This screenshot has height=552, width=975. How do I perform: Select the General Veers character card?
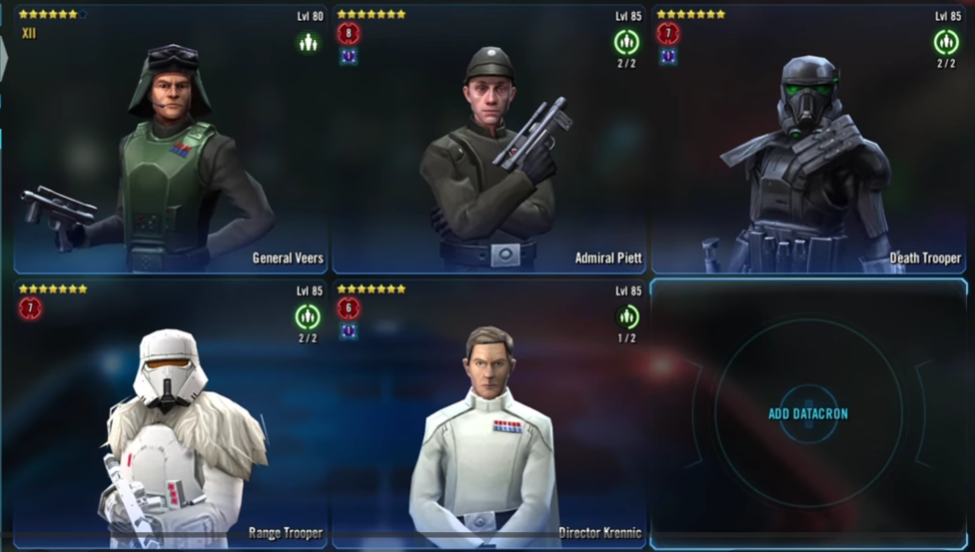[x=170, y=140]
